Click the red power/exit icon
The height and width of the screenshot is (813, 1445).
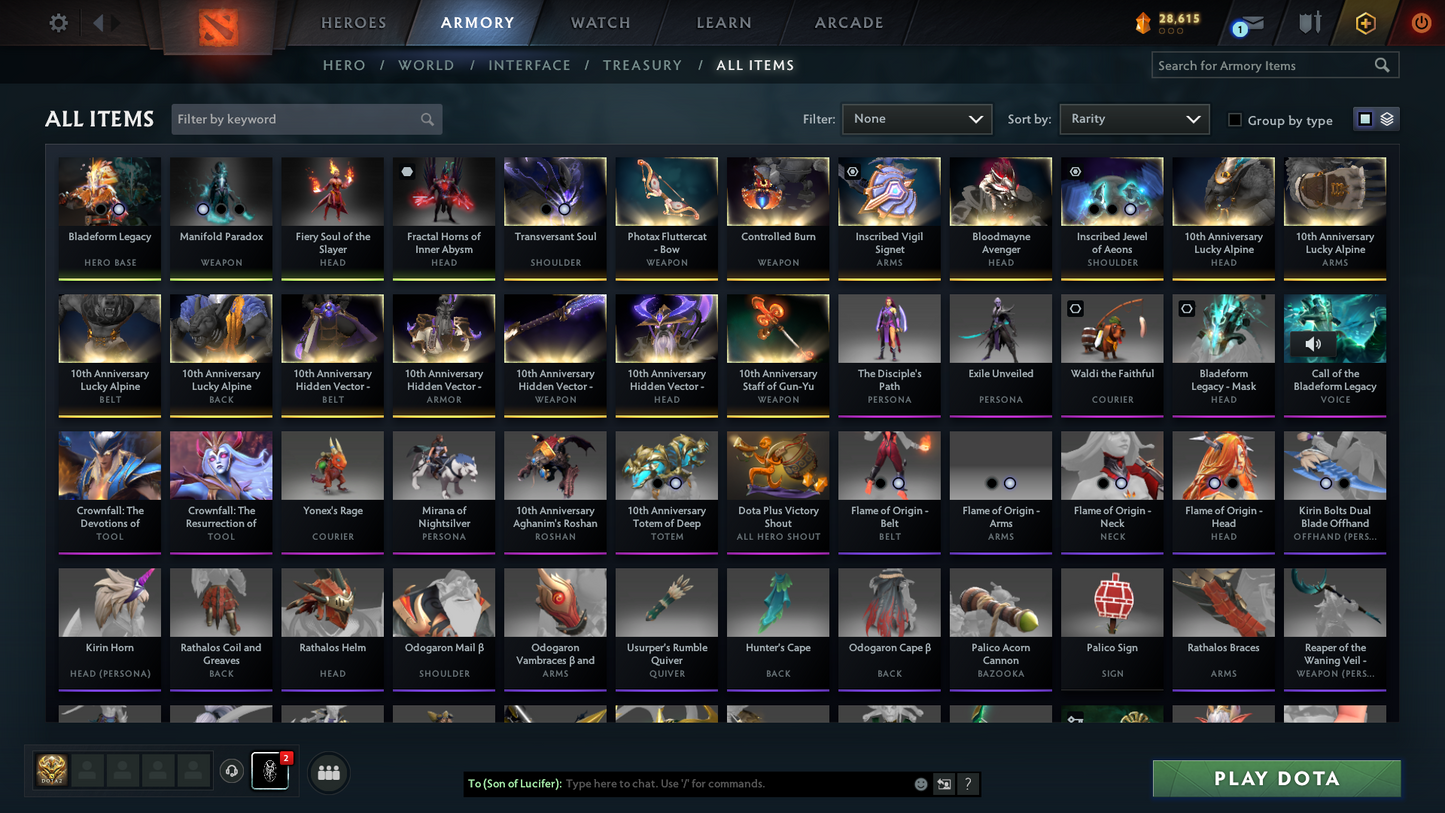(1421, 22)
